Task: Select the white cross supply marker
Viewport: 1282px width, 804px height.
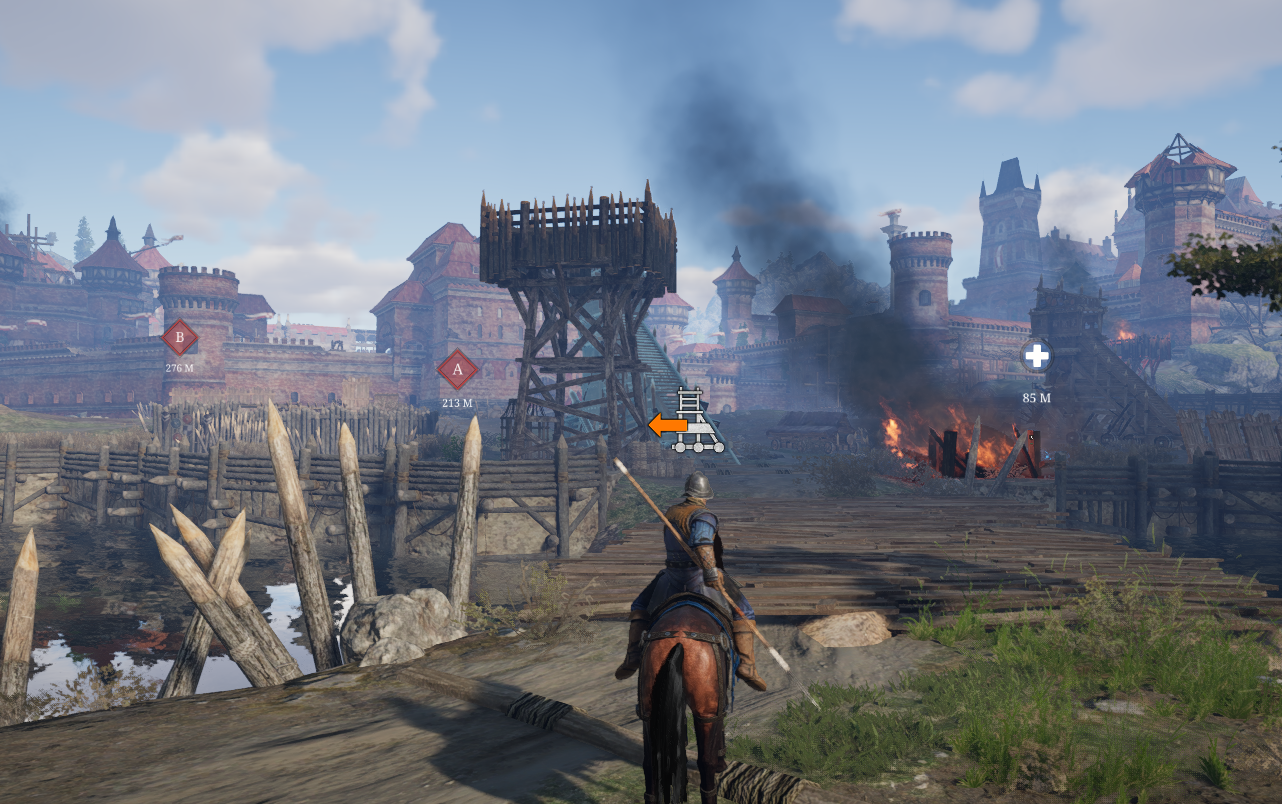Action: (x=1036, y=356)
